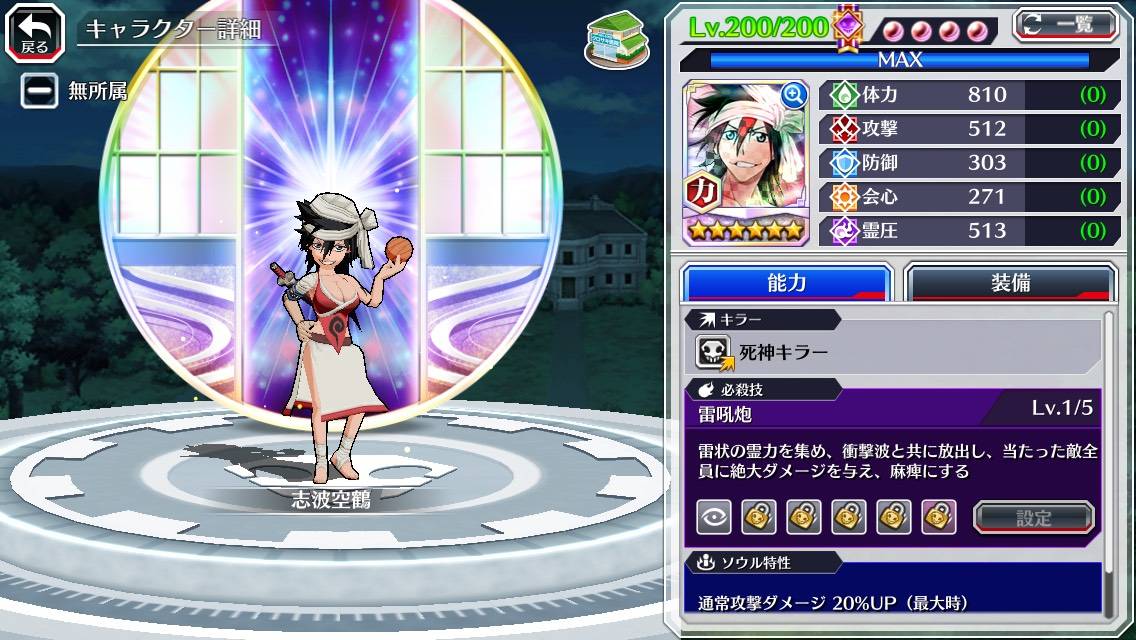Open the 設定 button for special move
This screenshot has height=640, width=1136.
point(1033,517)
